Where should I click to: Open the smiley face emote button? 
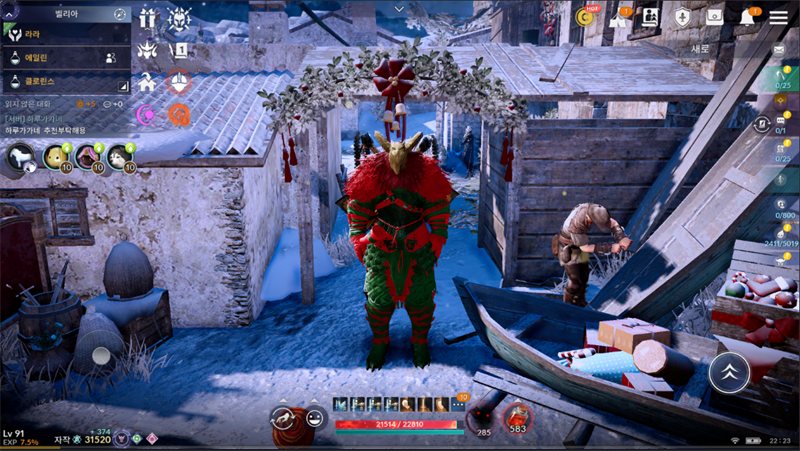click(315, 419)
